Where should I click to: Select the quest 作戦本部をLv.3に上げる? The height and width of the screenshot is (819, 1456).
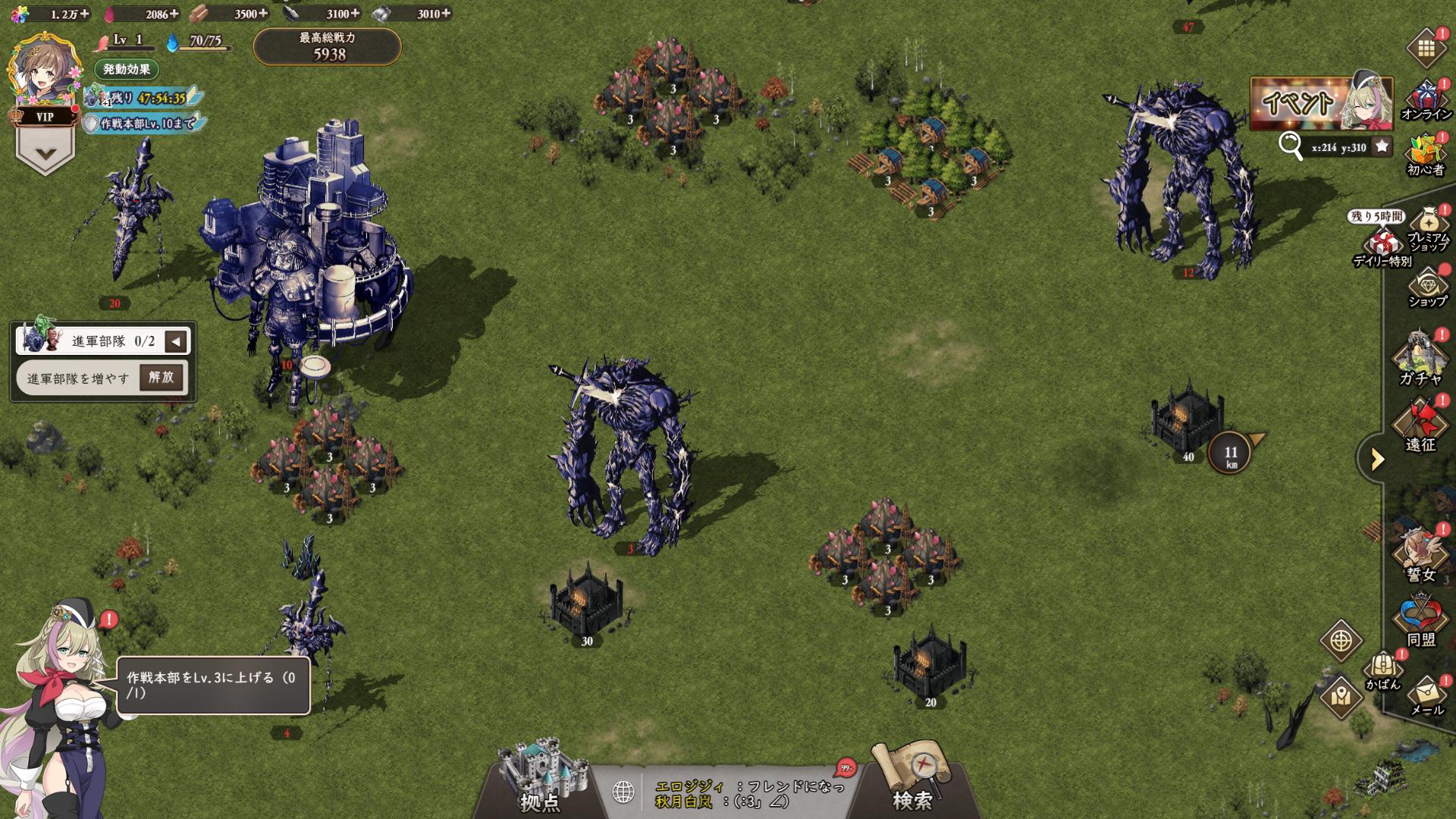click(212, 685)
